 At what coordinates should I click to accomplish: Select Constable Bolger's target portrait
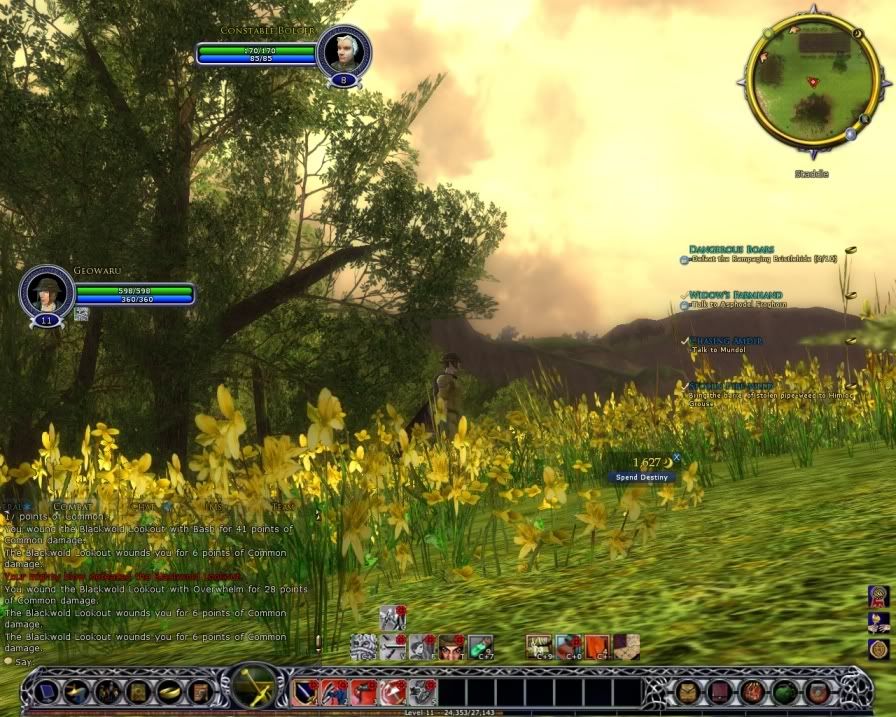pyautogui.click(x=343, y=50)
